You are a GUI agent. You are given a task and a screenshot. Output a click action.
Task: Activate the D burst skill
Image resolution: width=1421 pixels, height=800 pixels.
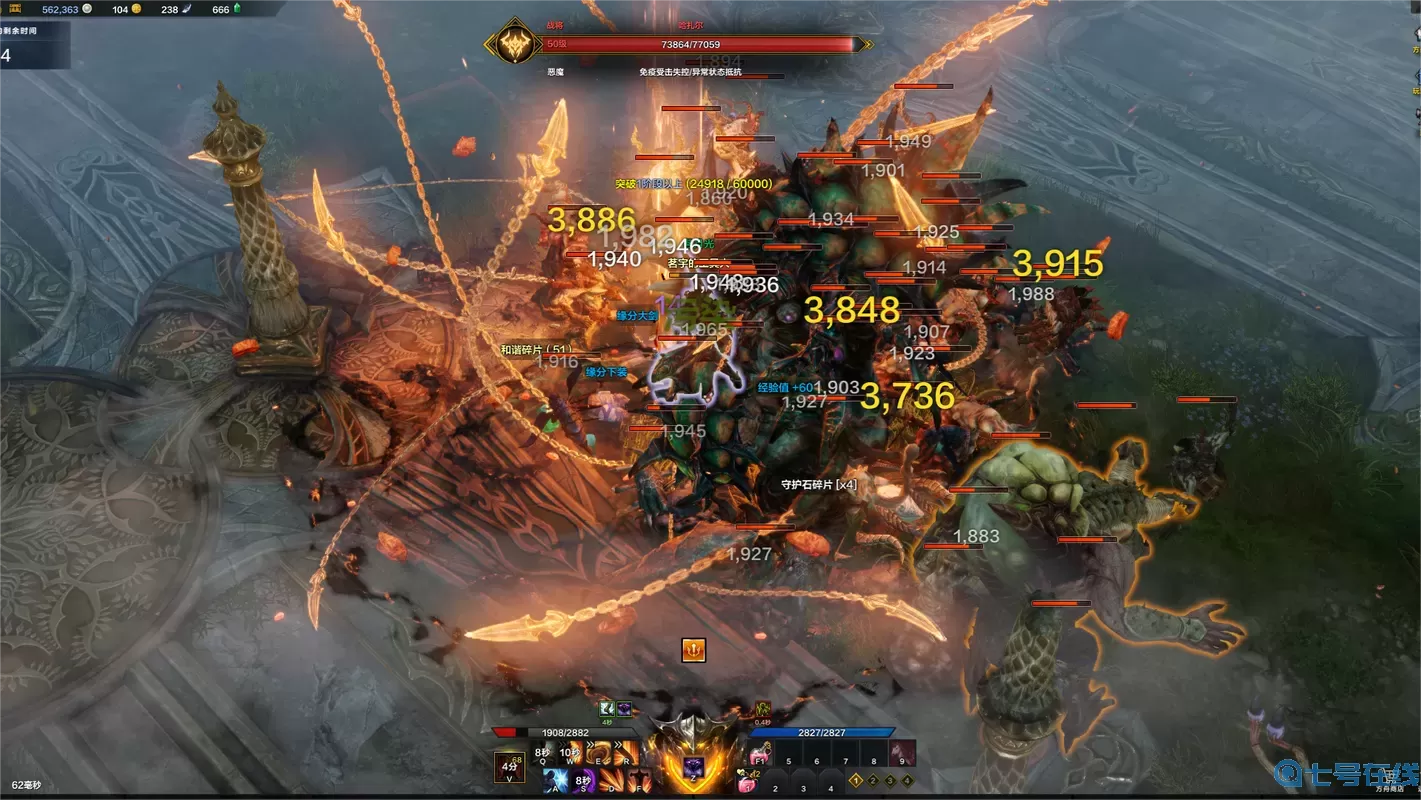click(612, 781)
